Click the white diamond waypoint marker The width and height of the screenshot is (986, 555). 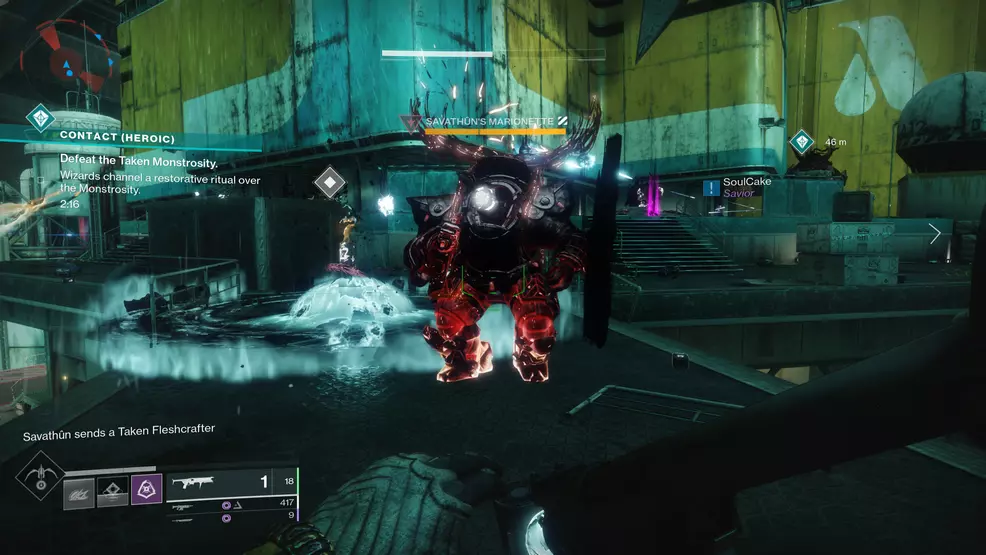pos(330,183)
